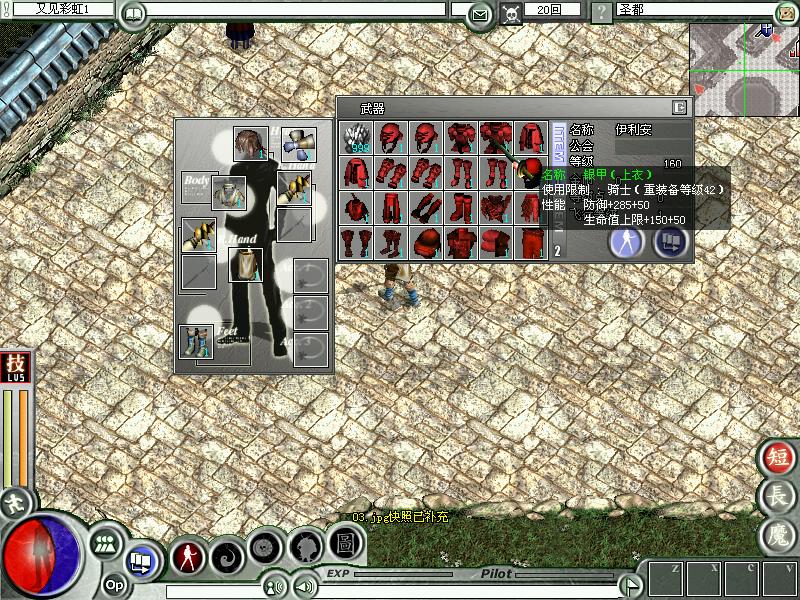Viewport: 800px width, 600px height.
Task: Click the minimap
Action: point(744,70)
